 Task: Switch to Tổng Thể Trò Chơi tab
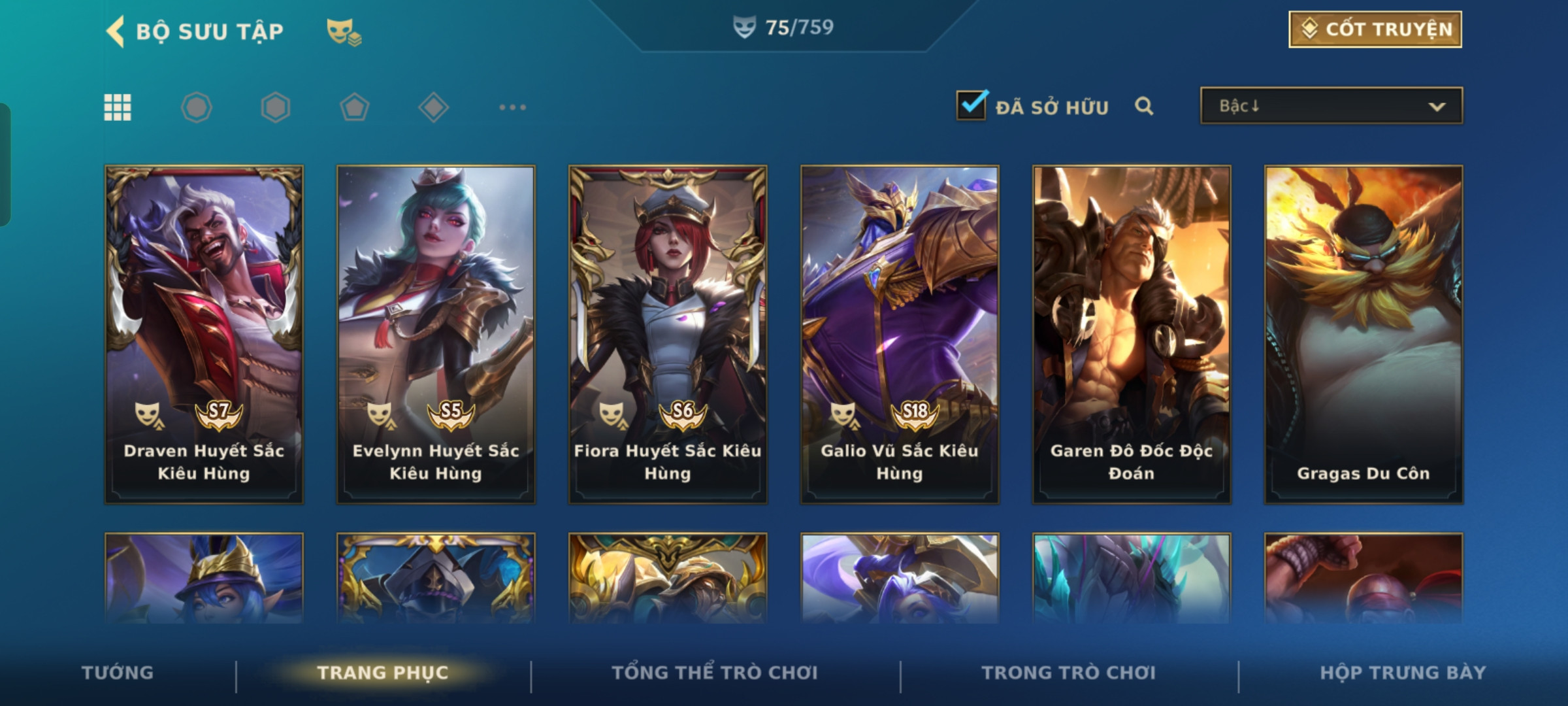click(715, 673)
